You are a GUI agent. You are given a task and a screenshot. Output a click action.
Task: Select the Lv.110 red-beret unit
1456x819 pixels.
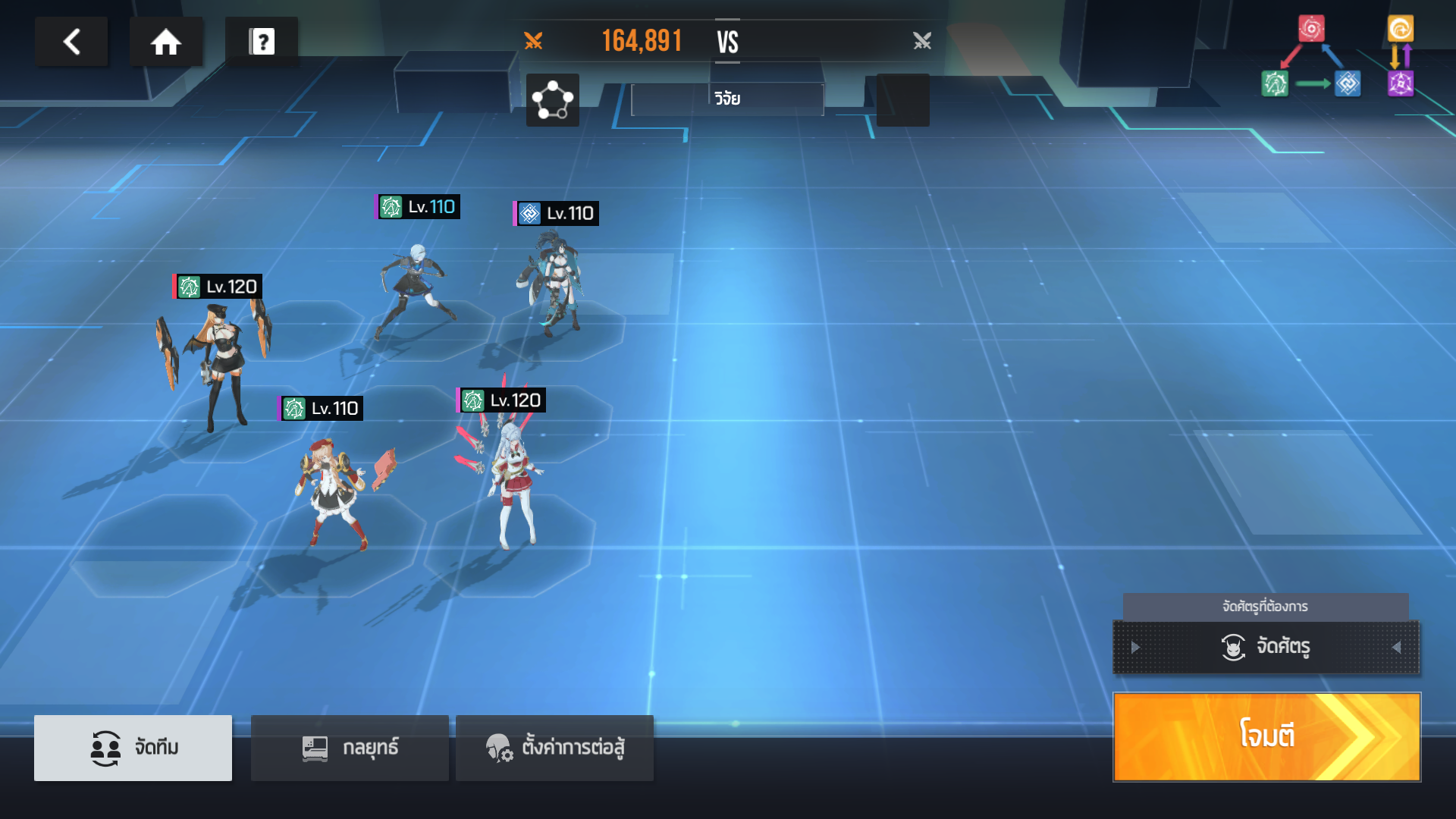(x=334, y=485)
